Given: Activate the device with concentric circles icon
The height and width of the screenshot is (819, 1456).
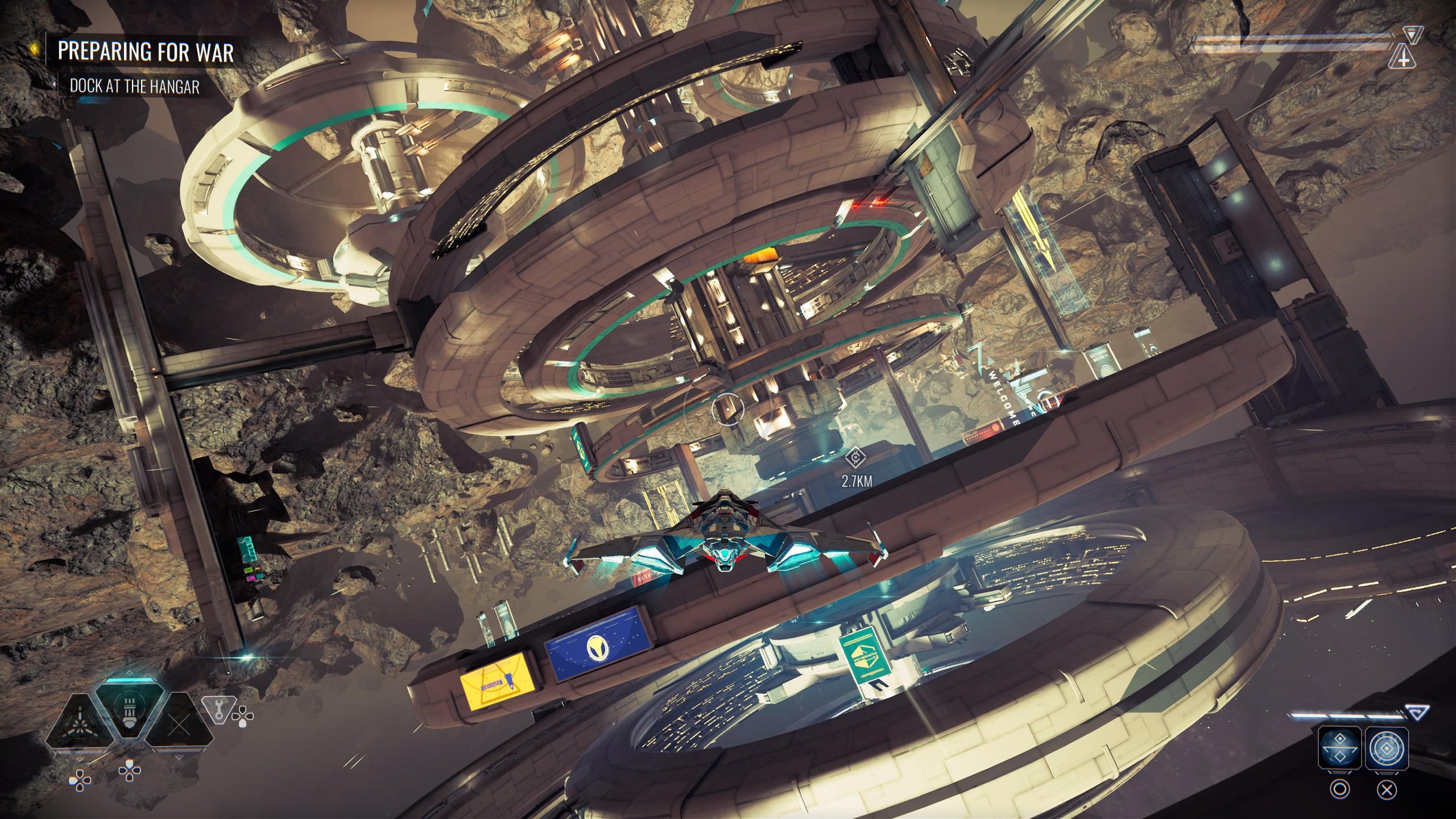Looking at the screenshot, I should [x=1387, y=747].
